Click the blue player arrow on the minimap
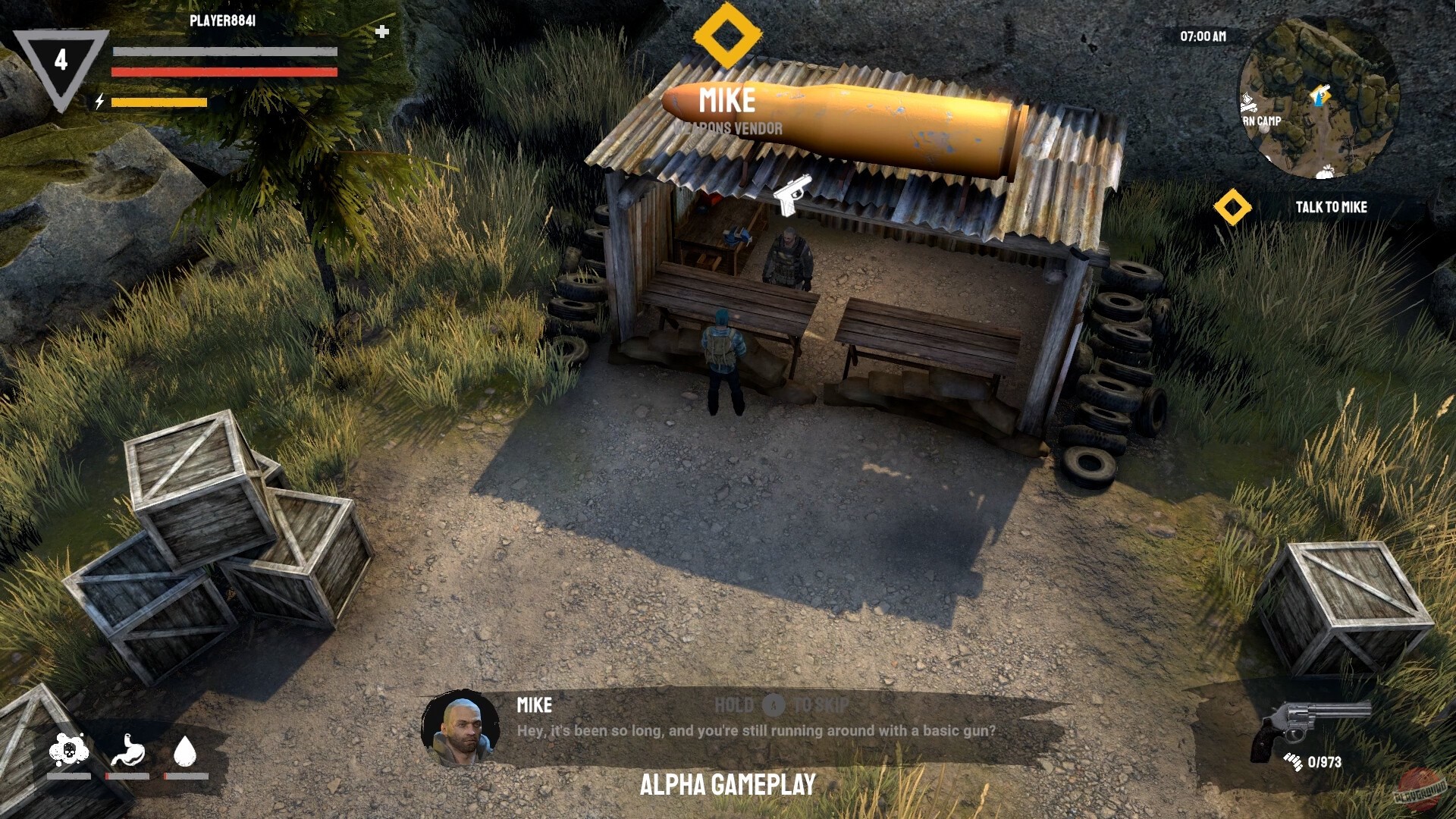 click(x=1318, y=99)
